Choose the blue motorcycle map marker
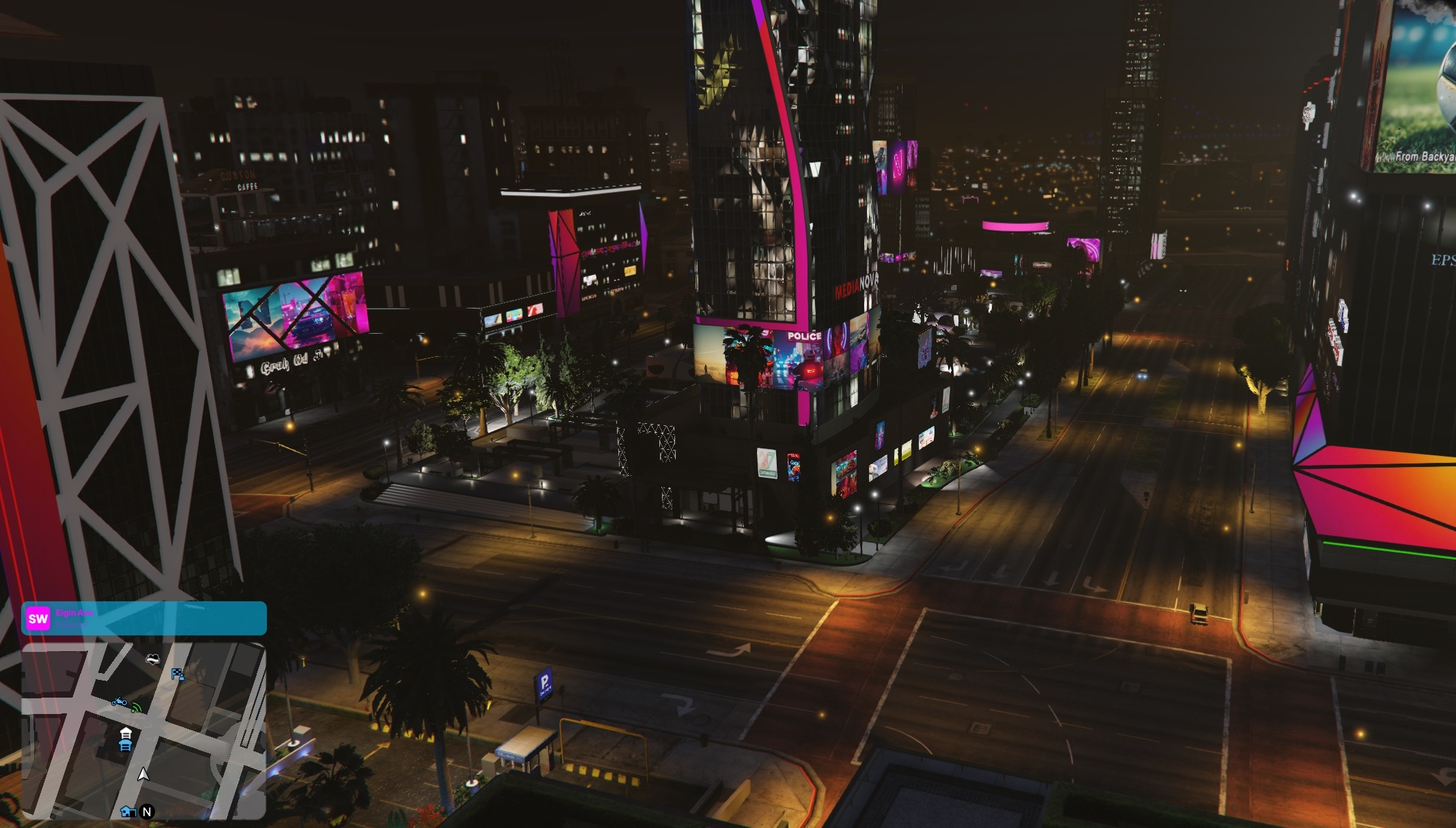Screen dimensions: 1456x828 pos(119,702)
